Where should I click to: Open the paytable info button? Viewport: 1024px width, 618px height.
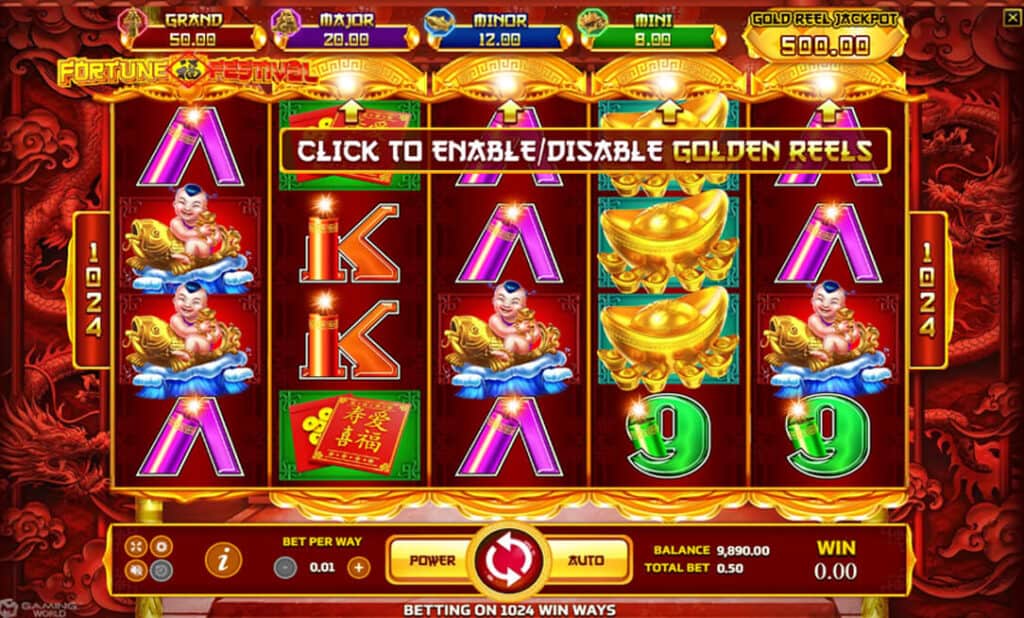pos(223,560)
